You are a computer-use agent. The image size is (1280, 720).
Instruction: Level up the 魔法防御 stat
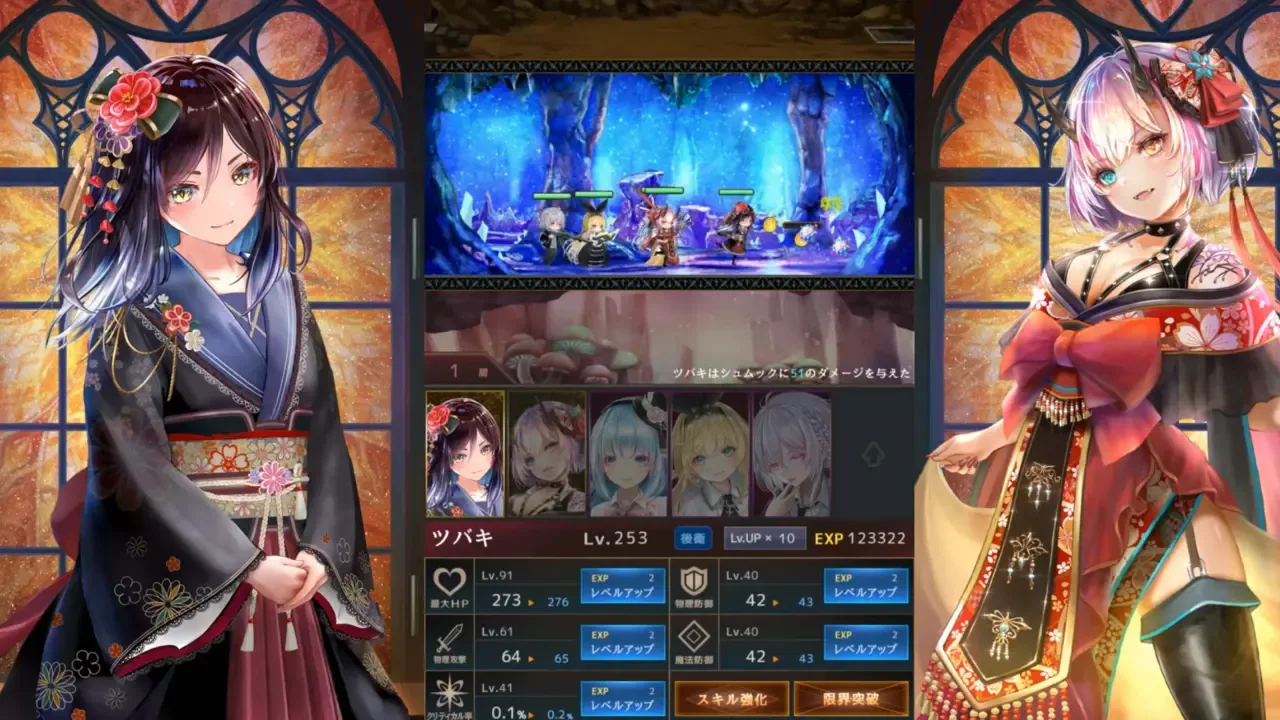point(866,642)
